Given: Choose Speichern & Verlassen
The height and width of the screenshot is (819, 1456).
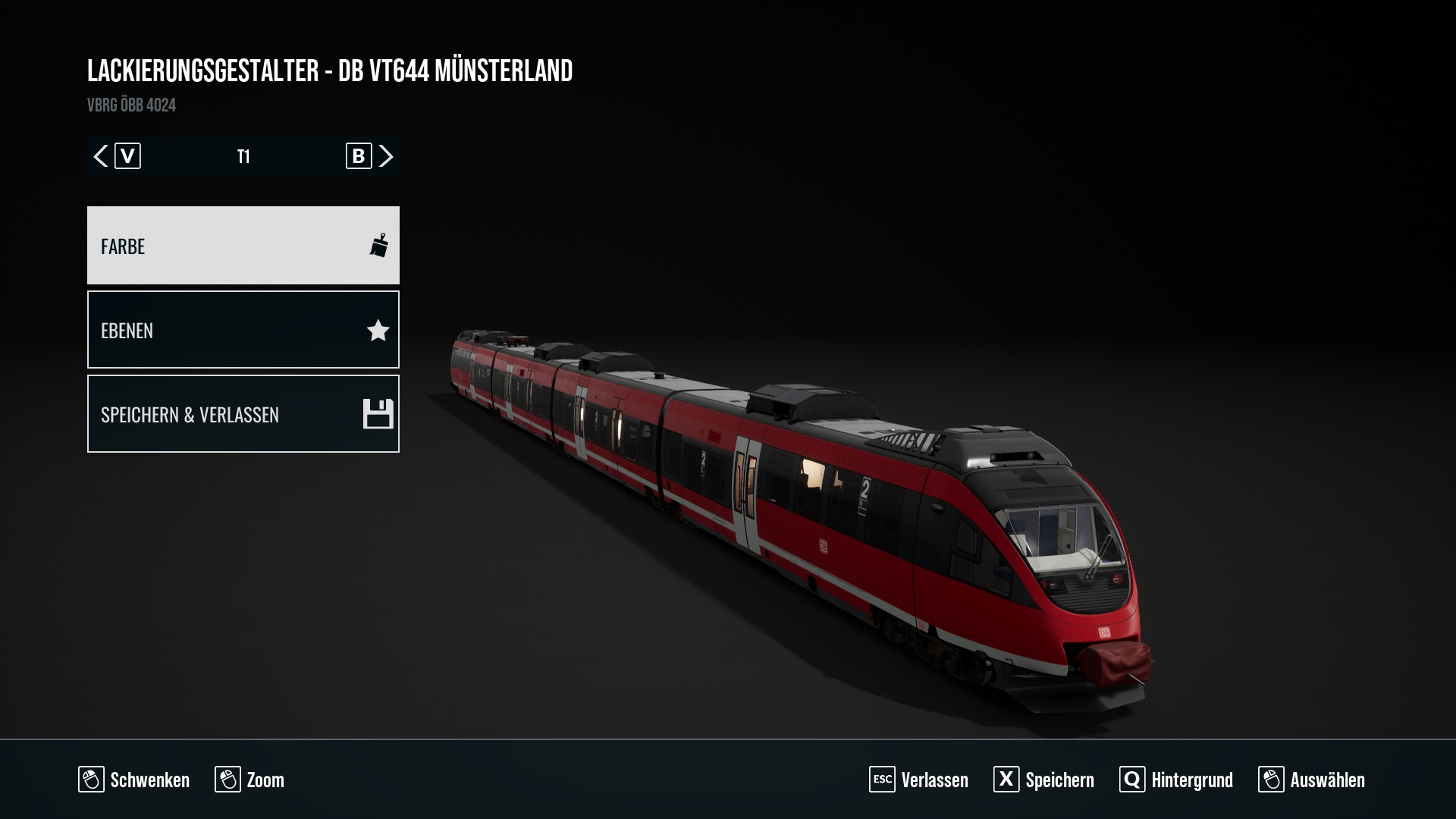Looking at the screenshot, I should 243,414.
